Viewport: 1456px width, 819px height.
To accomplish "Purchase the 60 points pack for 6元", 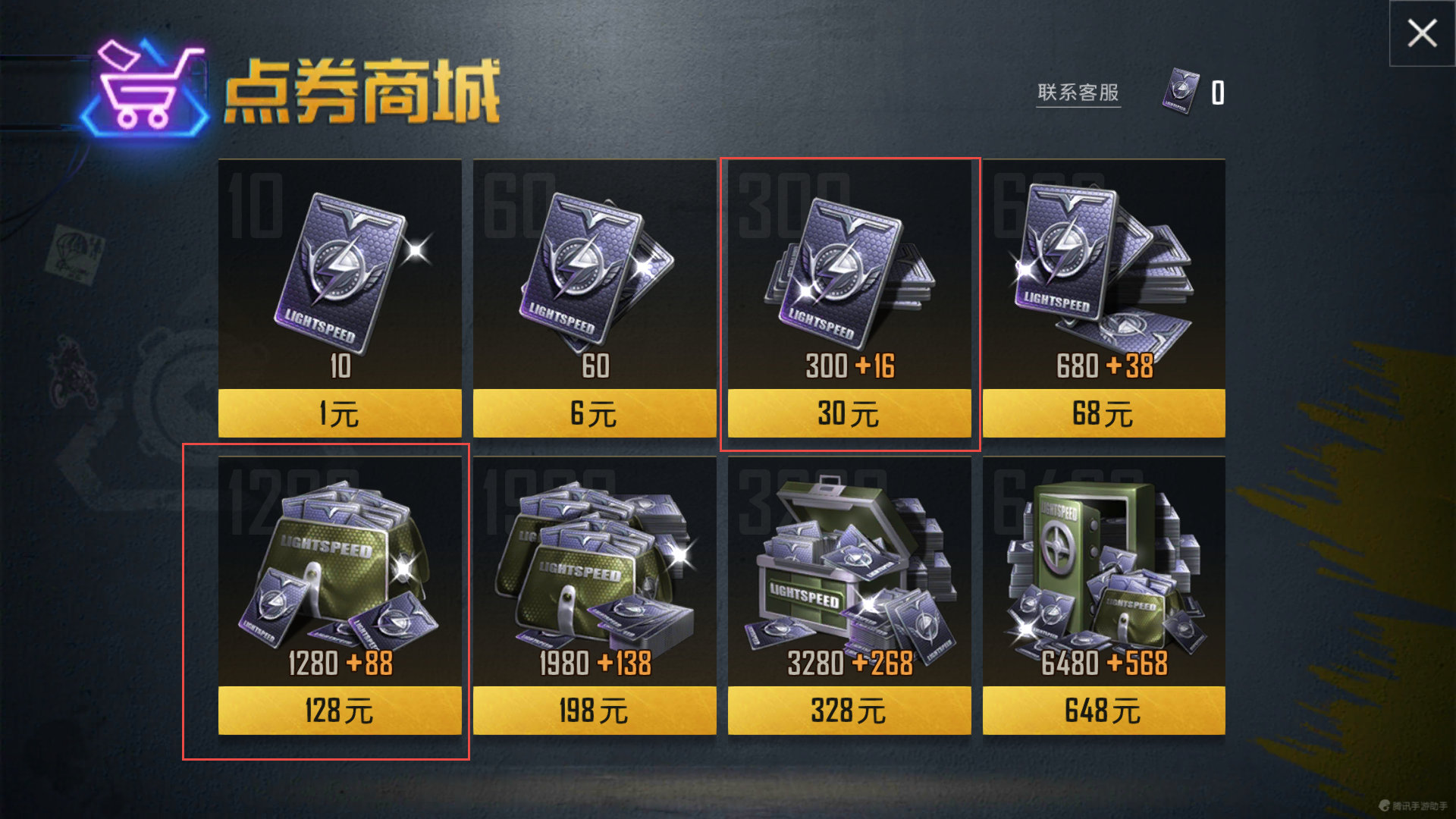I will pos(594,413).
